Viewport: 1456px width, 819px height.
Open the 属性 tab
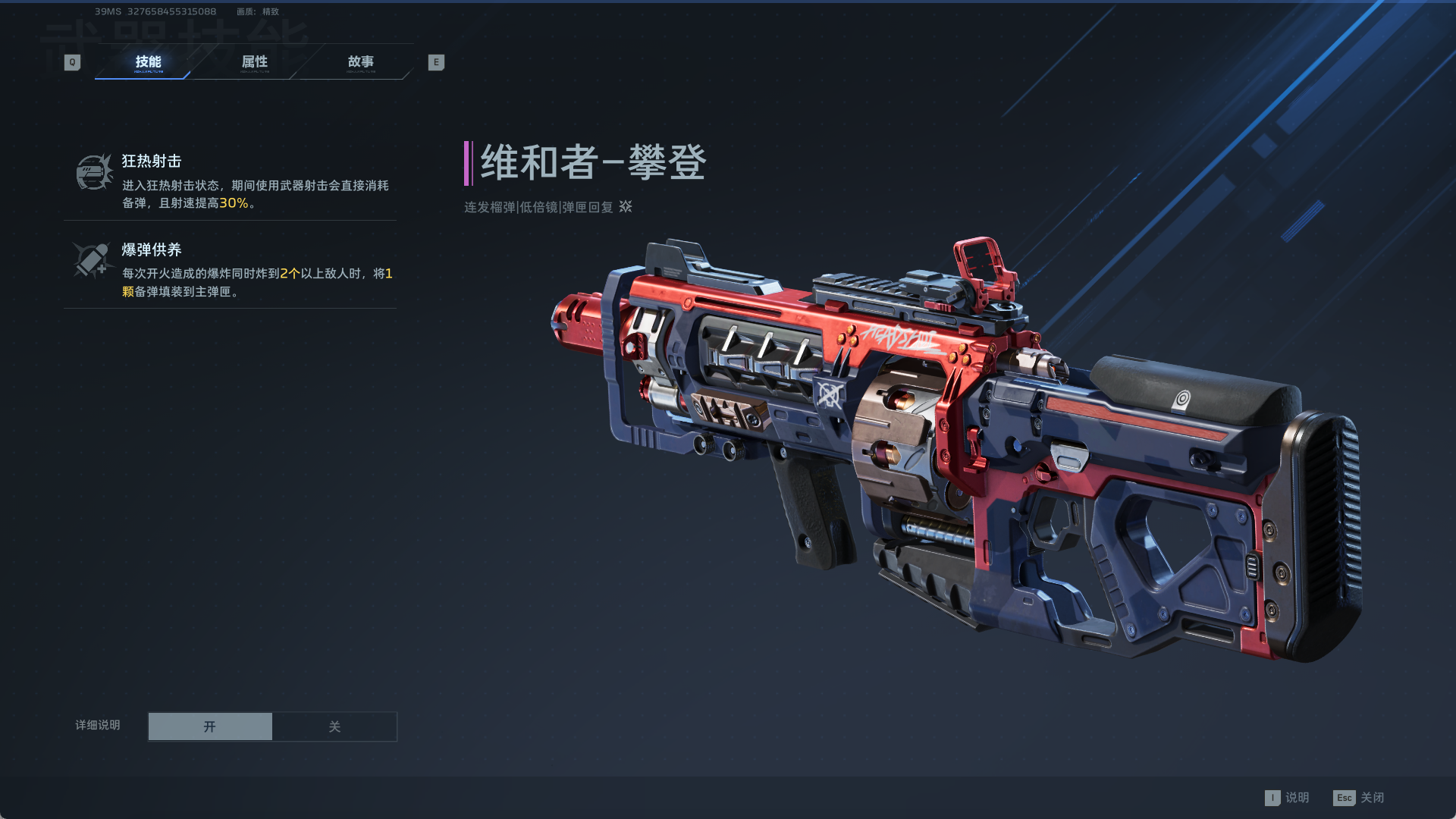254,62
